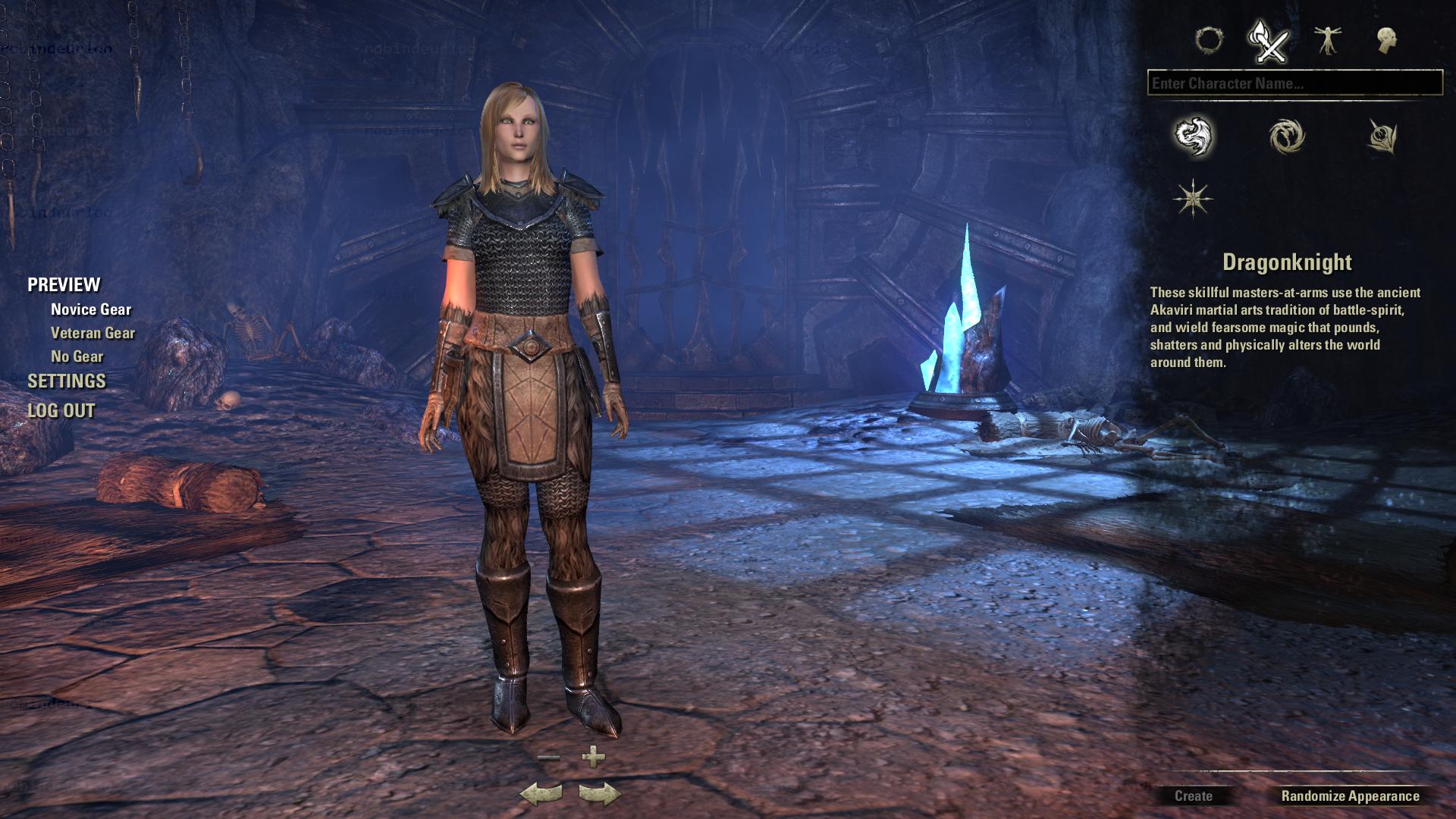The height and width of the screenshot is (819, 1456).
Task: Rotate character with the right arrow
Action: pos(599,794)
